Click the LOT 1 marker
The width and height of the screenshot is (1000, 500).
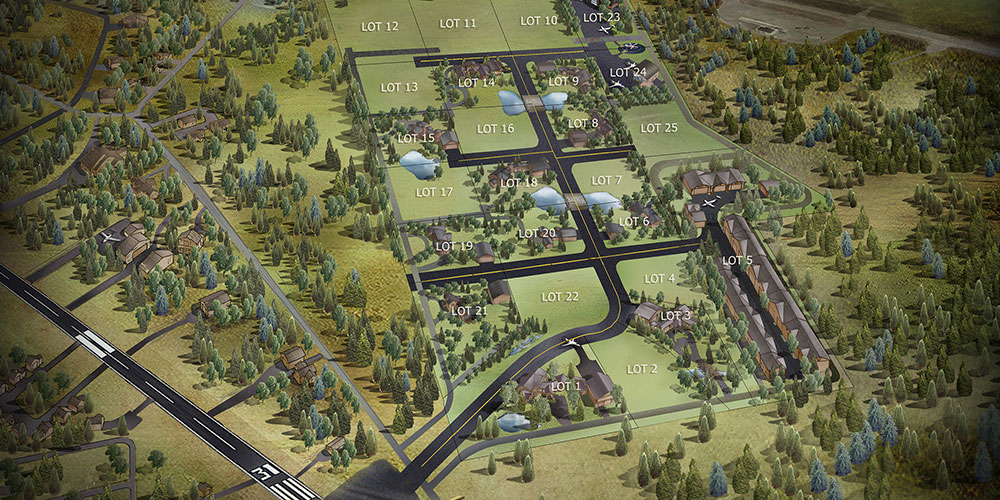click(x=565, y=386)
